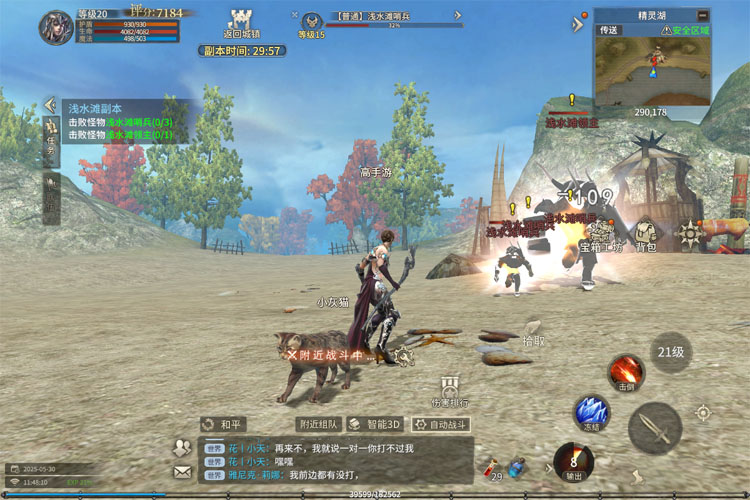Use the 击倒 knockdown skill

(x=627, y=371)
